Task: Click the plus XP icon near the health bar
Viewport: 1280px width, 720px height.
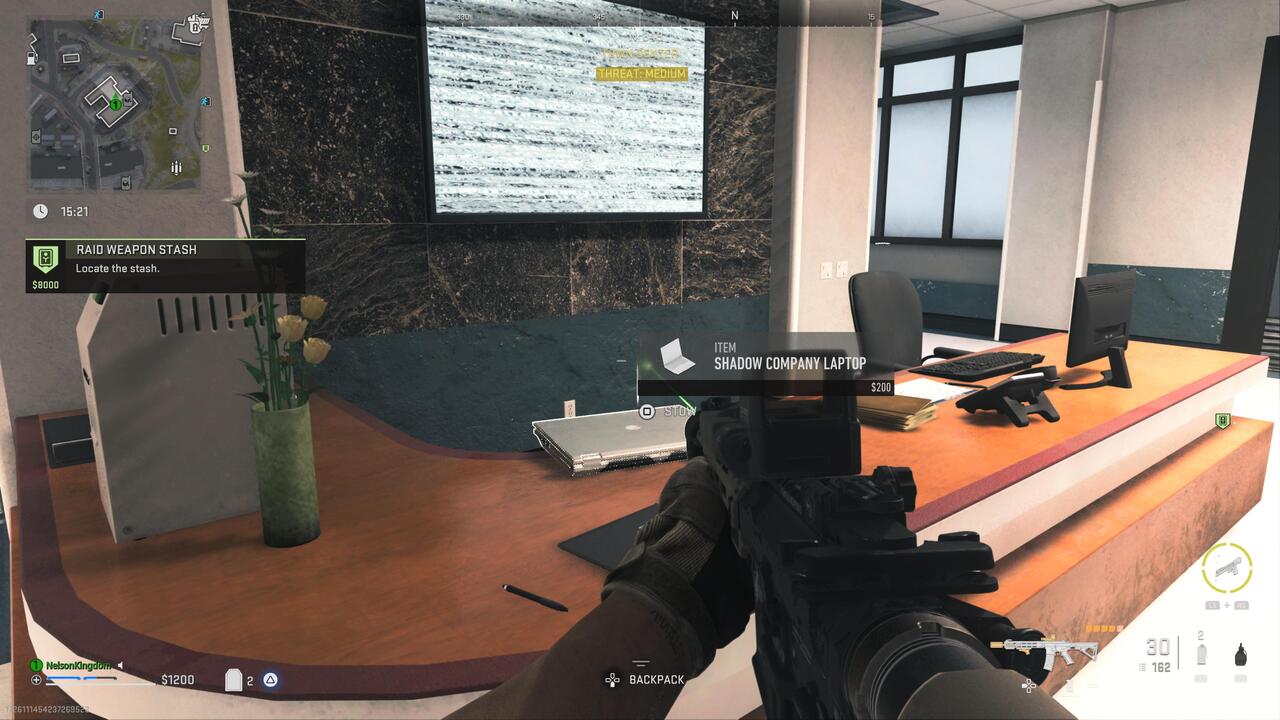Action: coord(36,679)
